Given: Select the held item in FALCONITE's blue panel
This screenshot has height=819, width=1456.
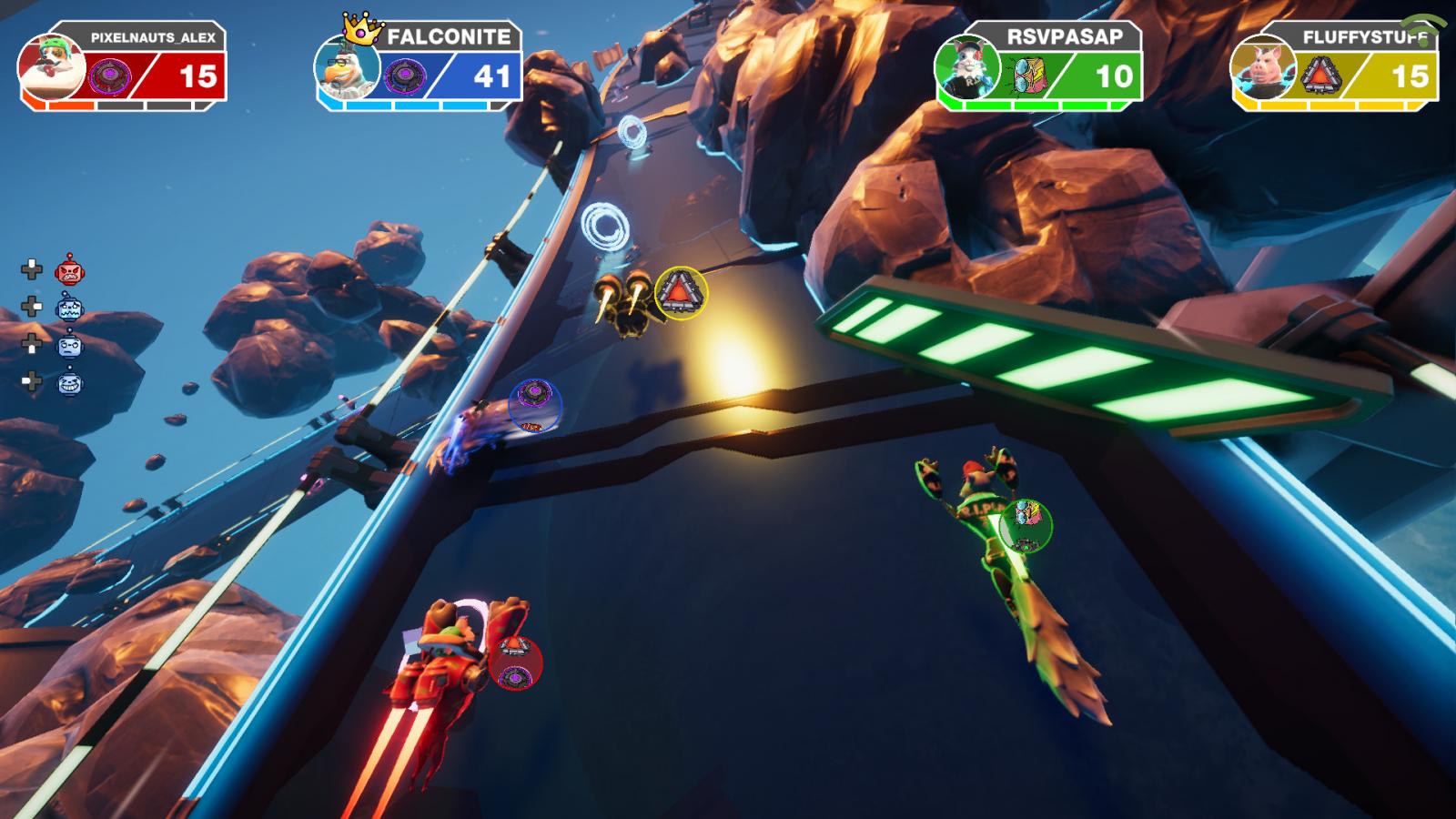Looking at the screenshot, I should coord(400,76).
